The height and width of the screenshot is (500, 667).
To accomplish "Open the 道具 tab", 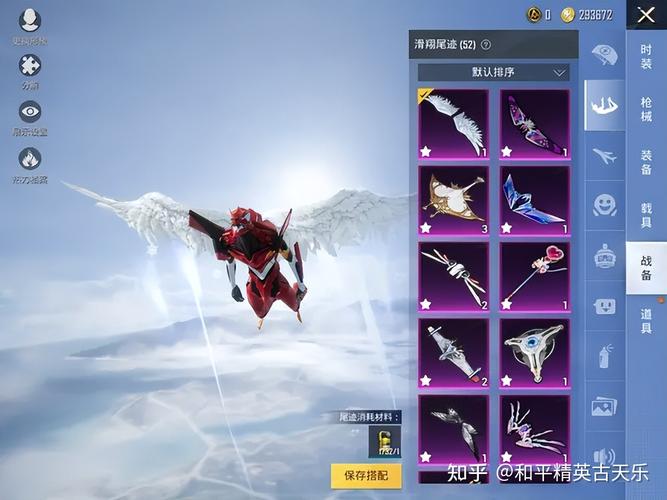I will coord(646,320).
